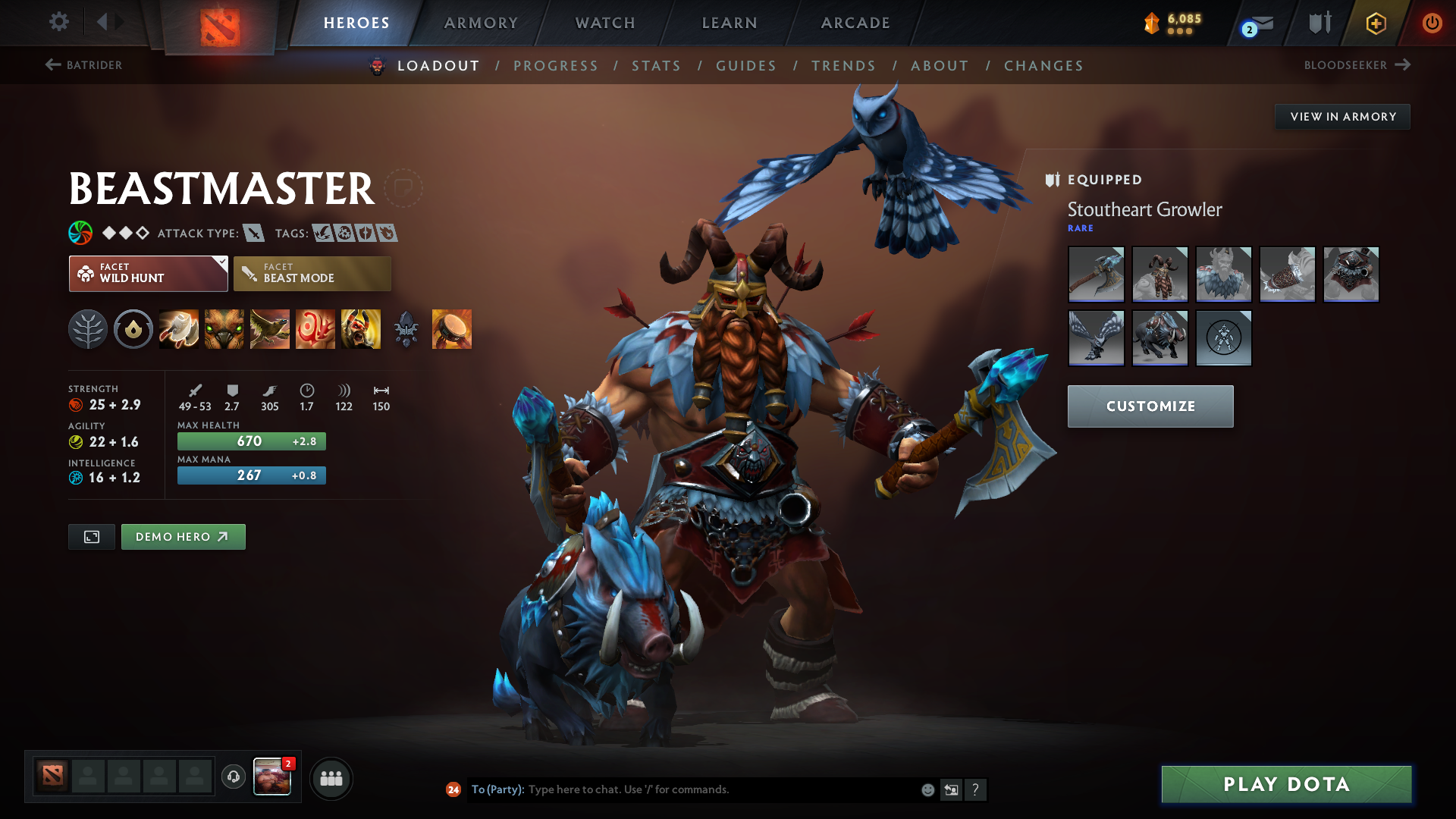Click VIEW IN ARMORY
The height and width of the screenshot is (819, 1456).
click(1342, 116)
